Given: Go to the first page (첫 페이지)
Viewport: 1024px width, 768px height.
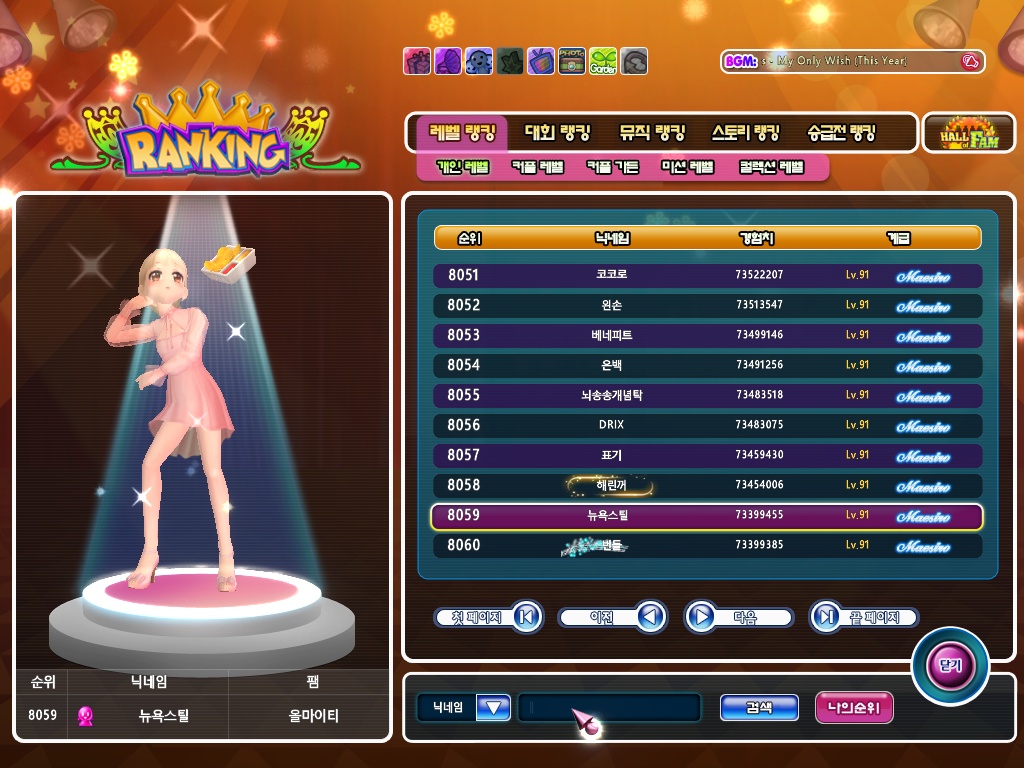Looking at the screenshot, I should point(488,617).
